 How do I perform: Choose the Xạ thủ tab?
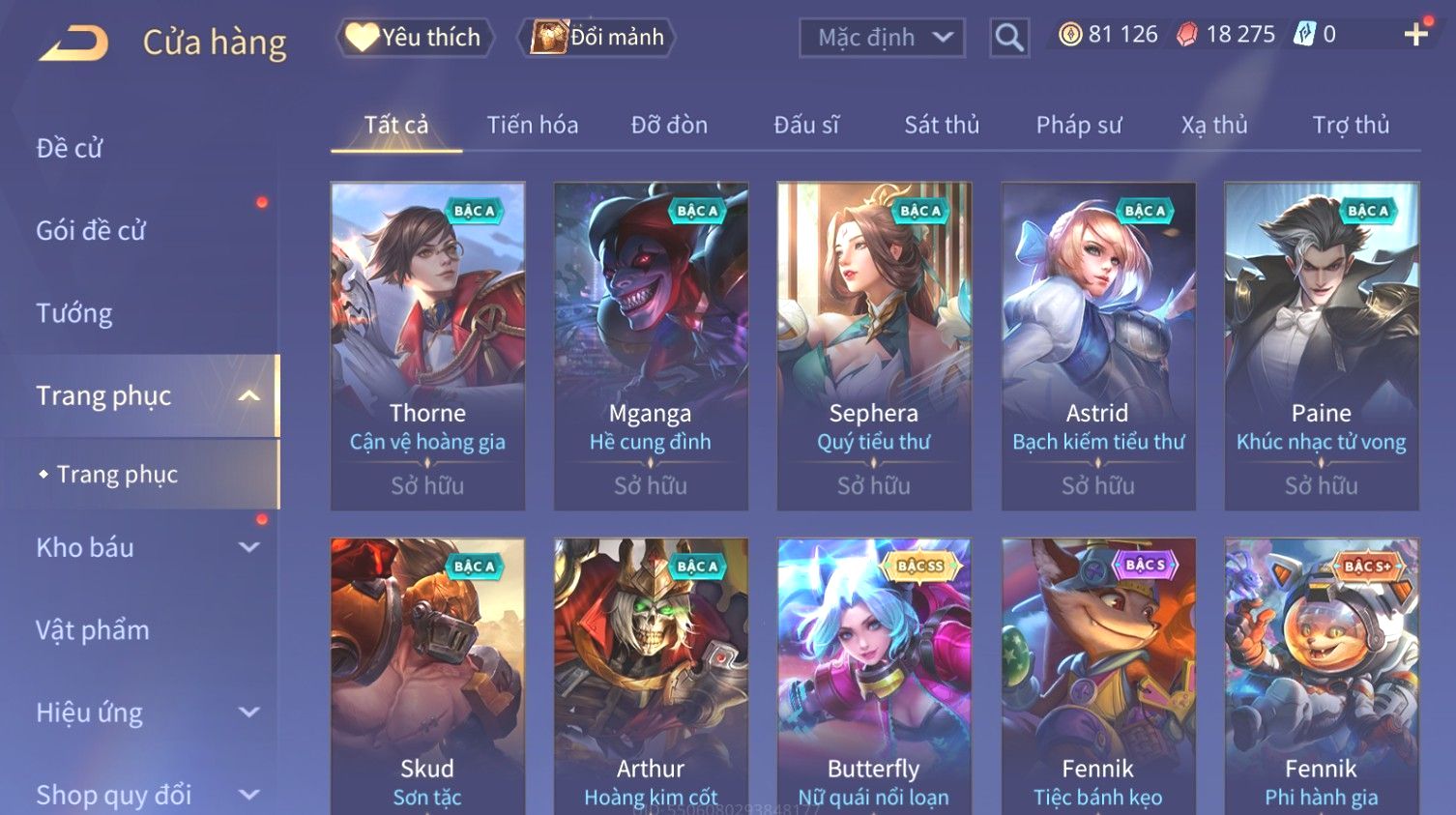pyautogui.click(x=1214, y=125)
